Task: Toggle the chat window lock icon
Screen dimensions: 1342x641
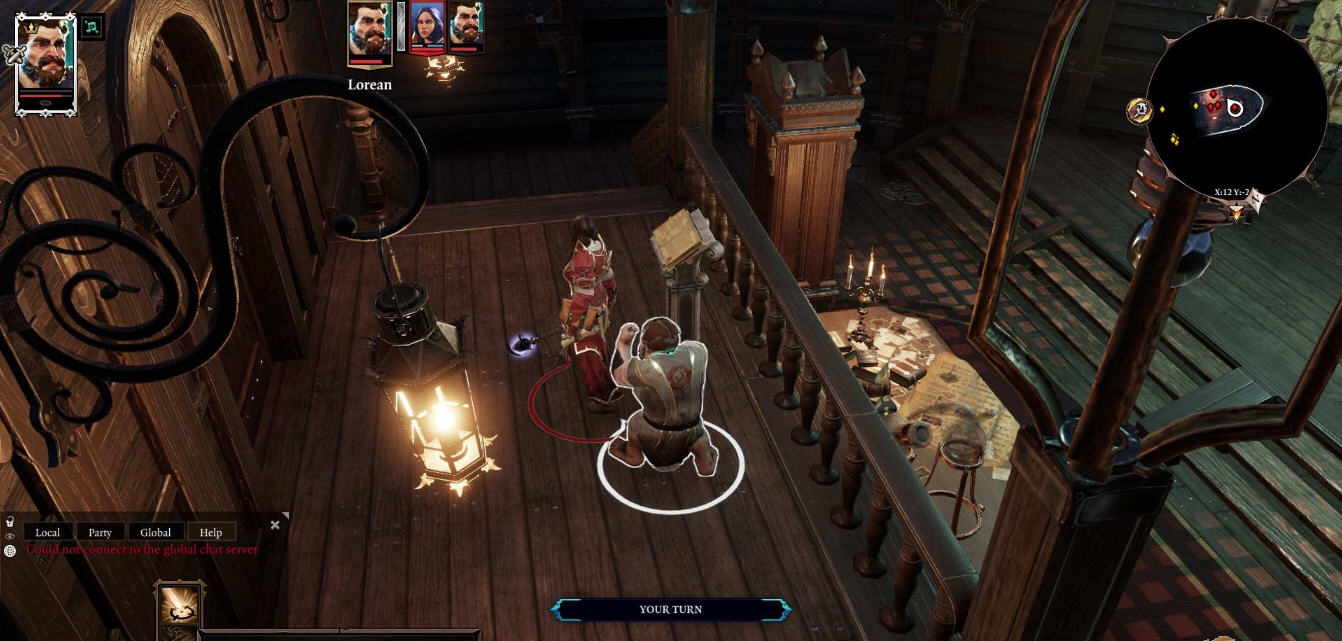Action: click(x=9, y=522)
